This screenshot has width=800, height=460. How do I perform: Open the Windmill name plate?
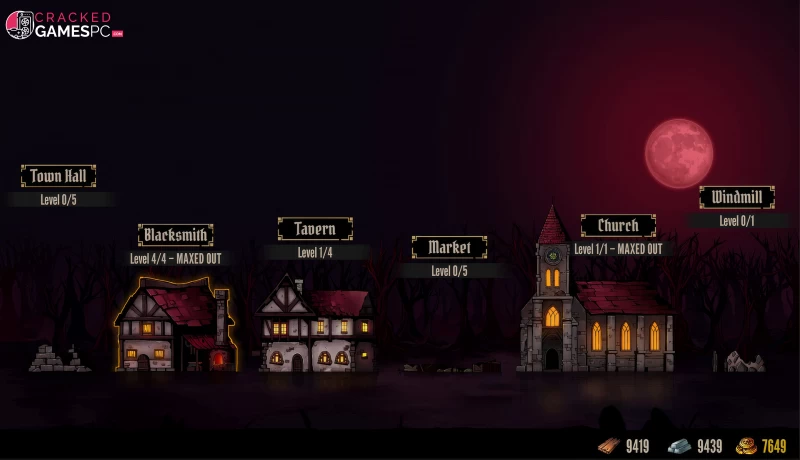point(736,197)
